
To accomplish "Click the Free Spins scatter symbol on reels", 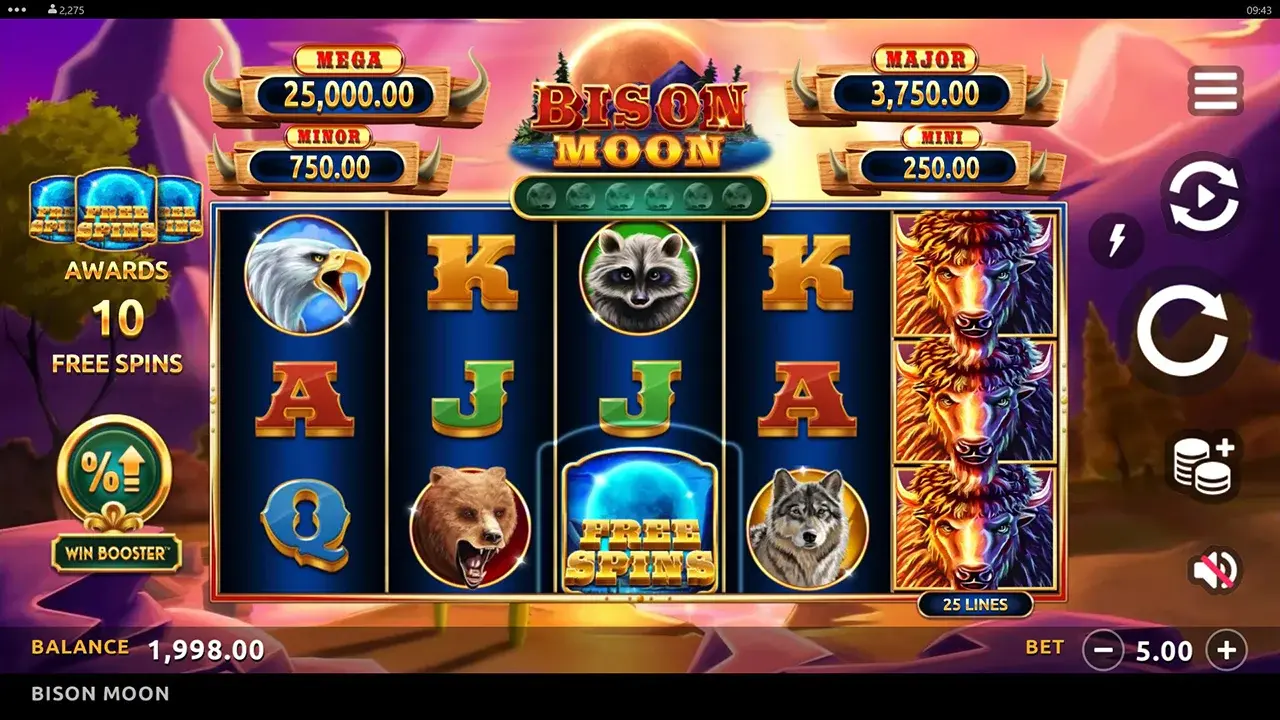I will (x=640, y=523).
